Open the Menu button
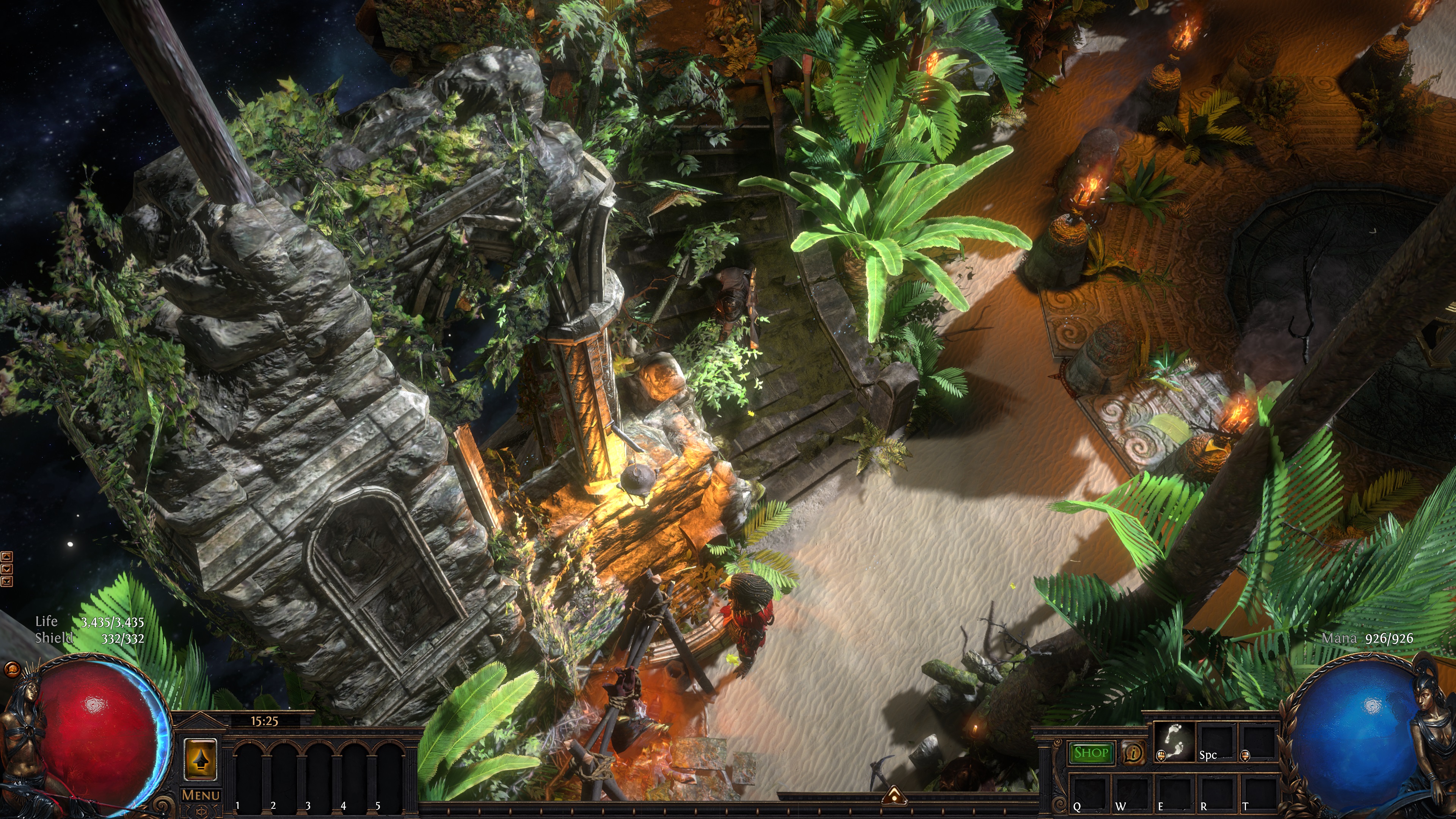This screenshot has width=1456, height=819. (x=201, y=795)
